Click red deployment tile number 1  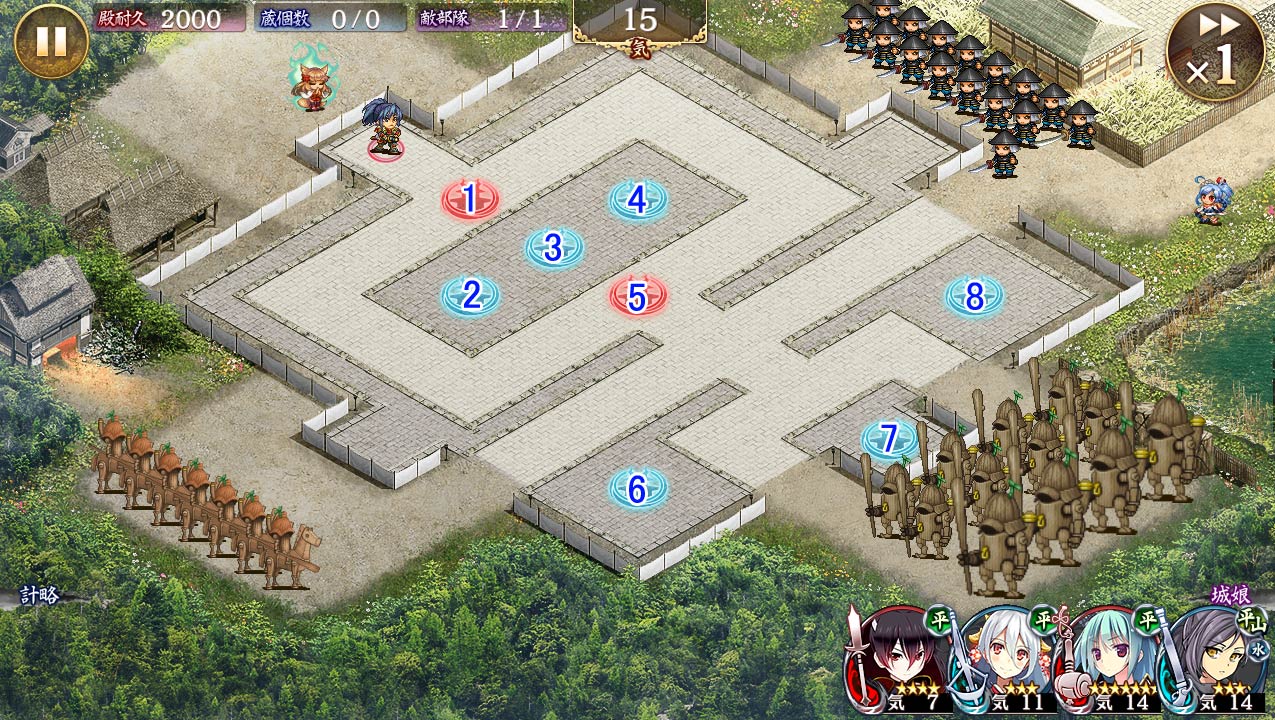469,200
